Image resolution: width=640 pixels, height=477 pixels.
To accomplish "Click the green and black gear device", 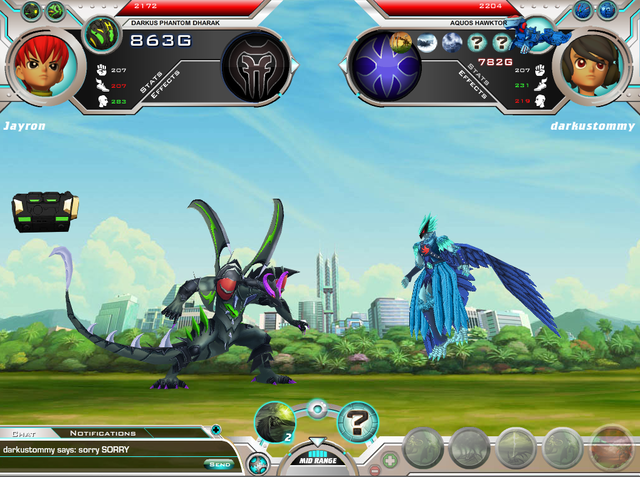I will point(46,210).
